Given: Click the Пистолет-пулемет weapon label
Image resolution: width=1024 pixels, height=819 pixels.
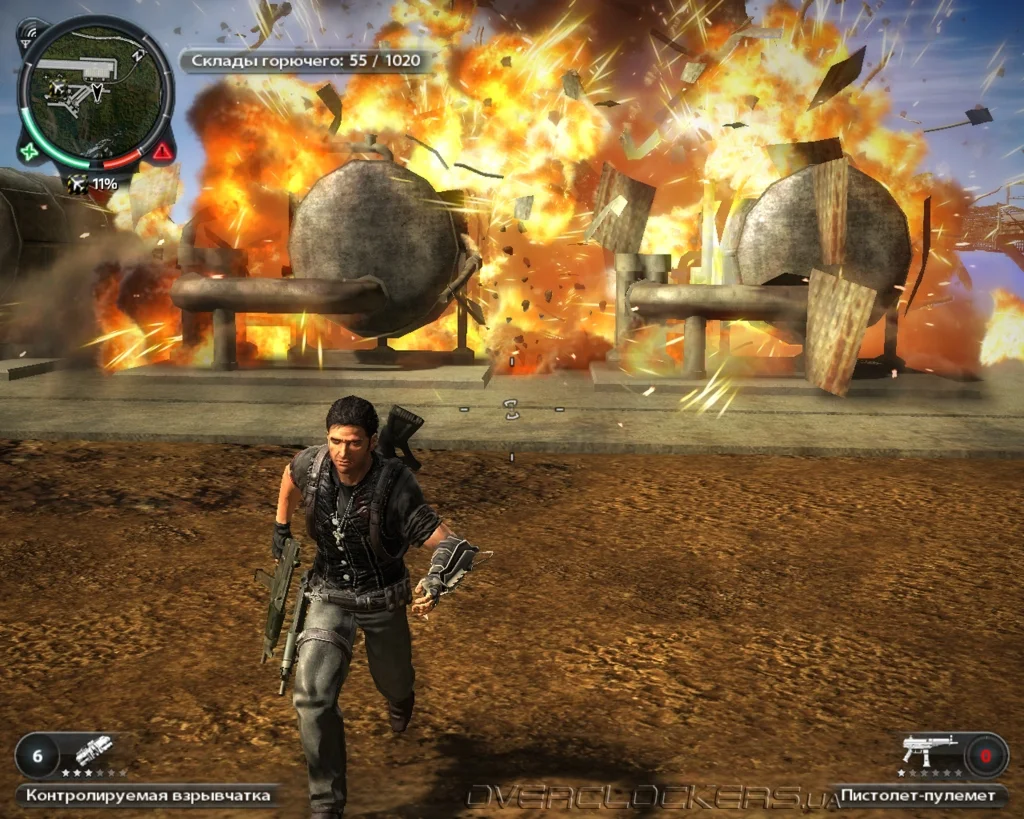Looking at the screenshot, I should click(x=919, y=796).
